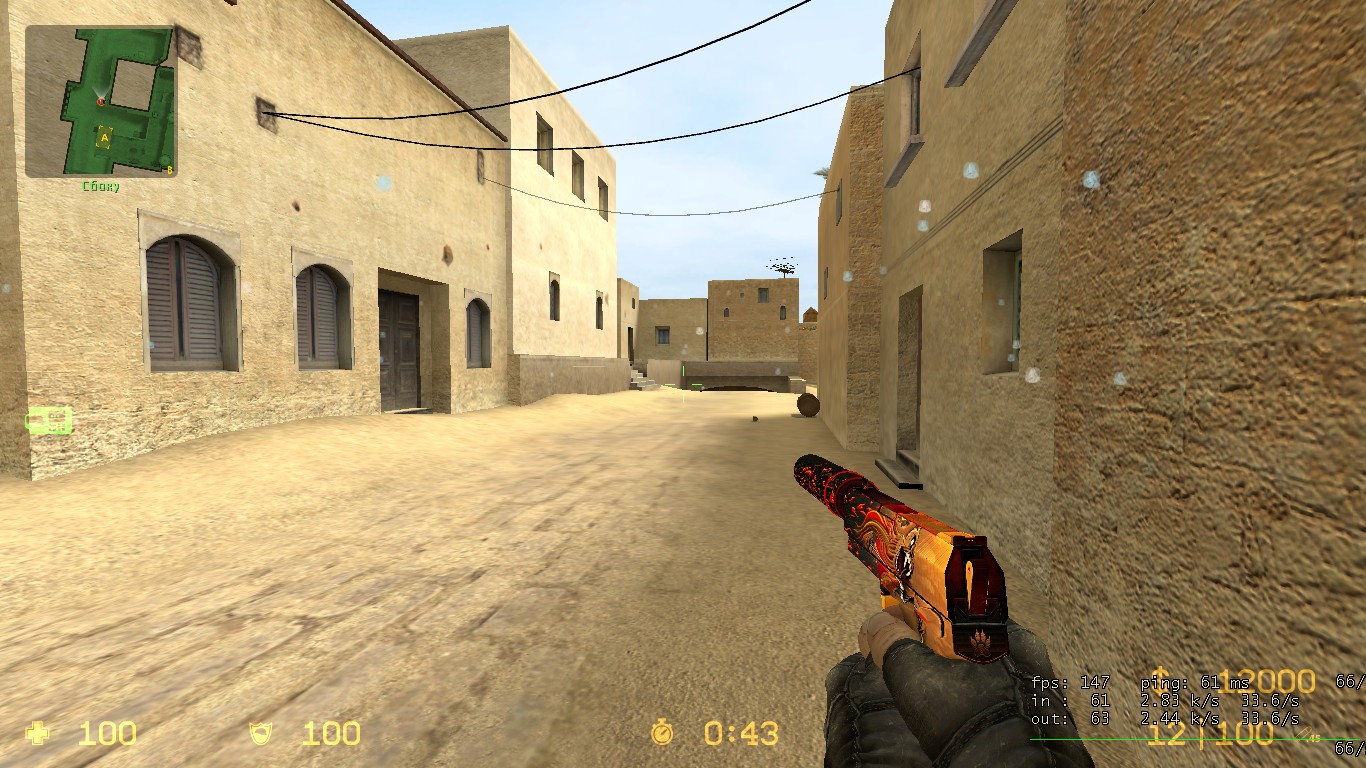
Task: Click the radar minimap
Action: [100, 101]
